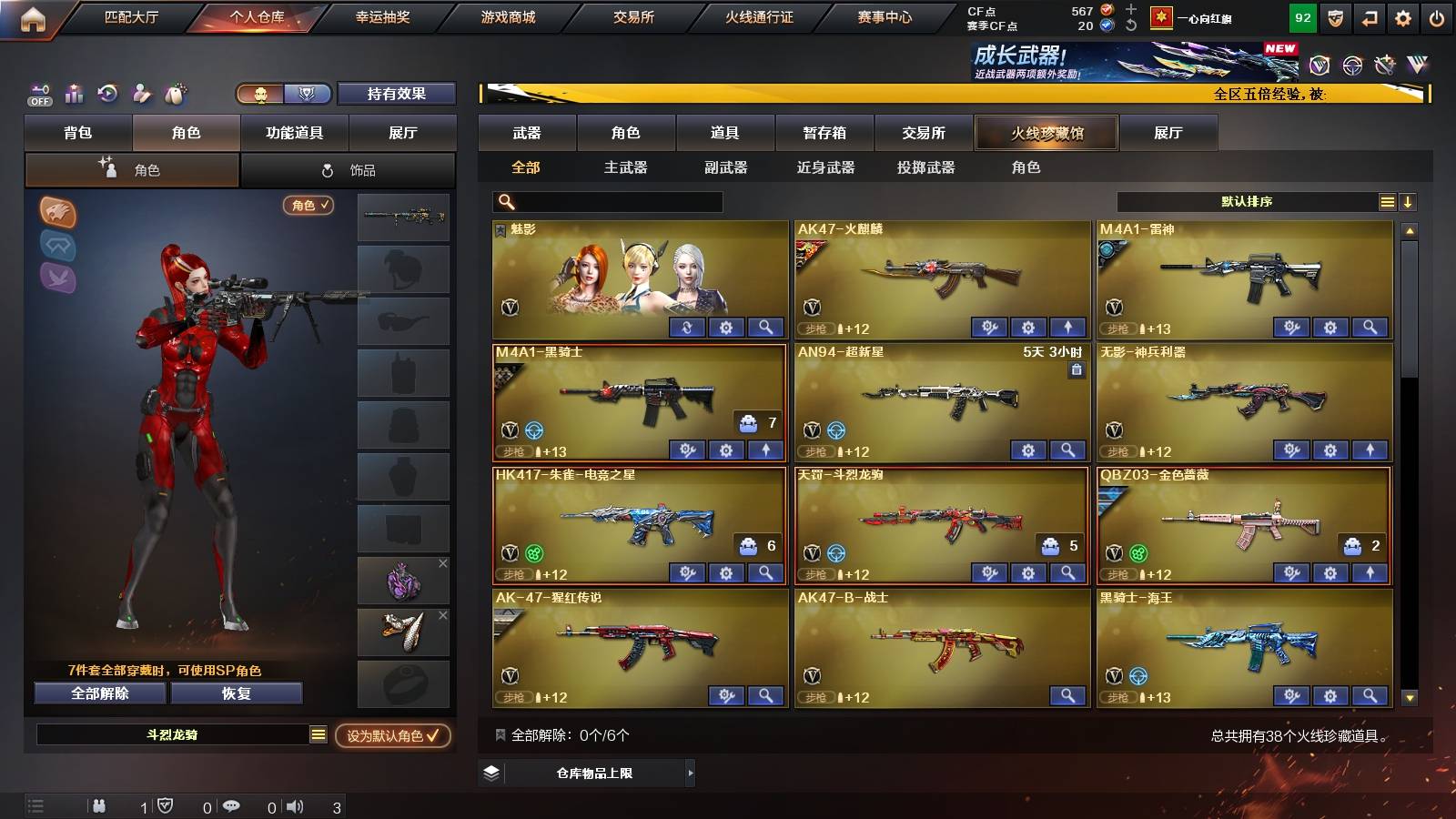Open the 赛事中心 menu at the top
Screen dimensions: 1456x819
(886, 16)
